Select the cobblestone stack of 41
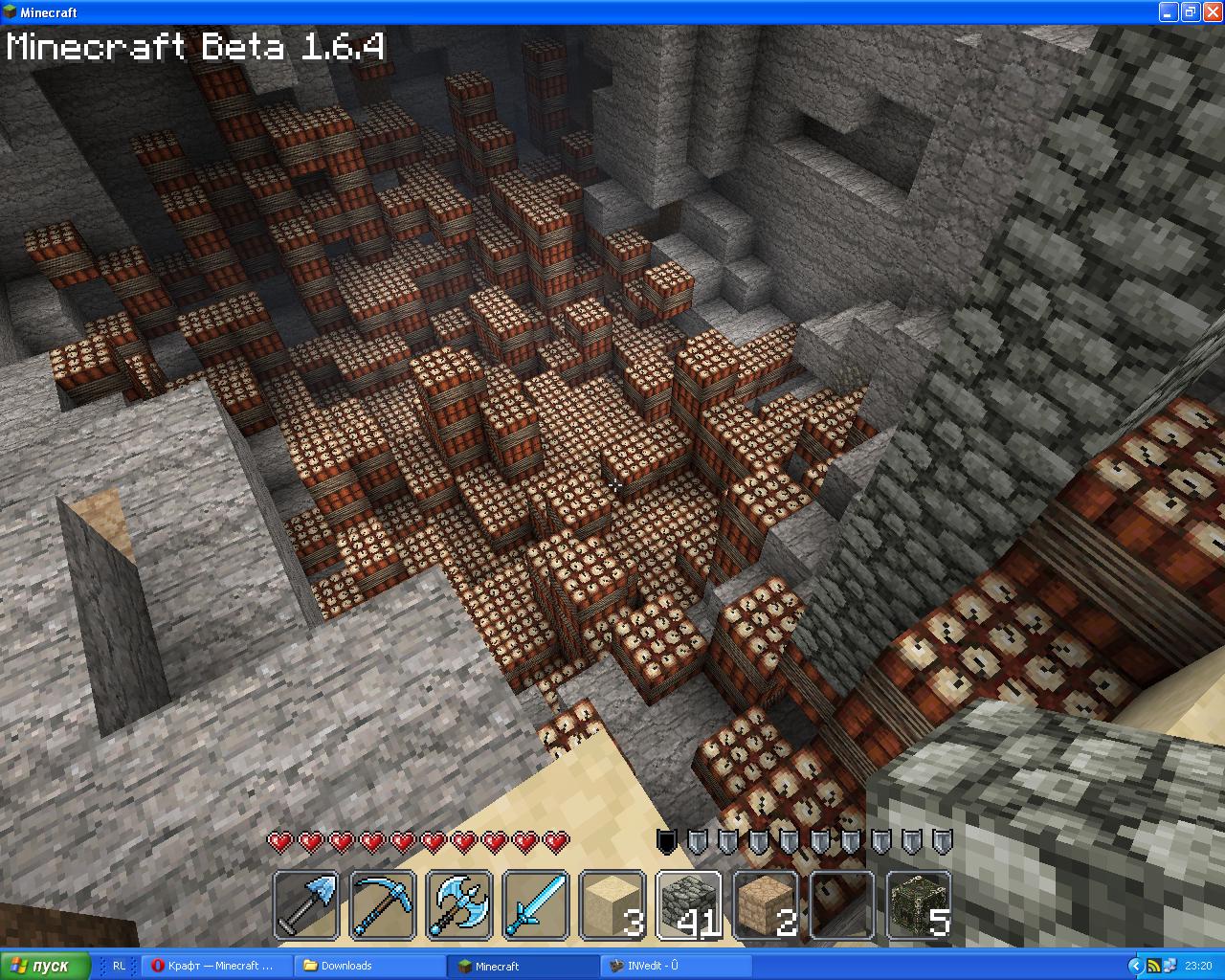The image size is (1225, 980). pos(689,904)
